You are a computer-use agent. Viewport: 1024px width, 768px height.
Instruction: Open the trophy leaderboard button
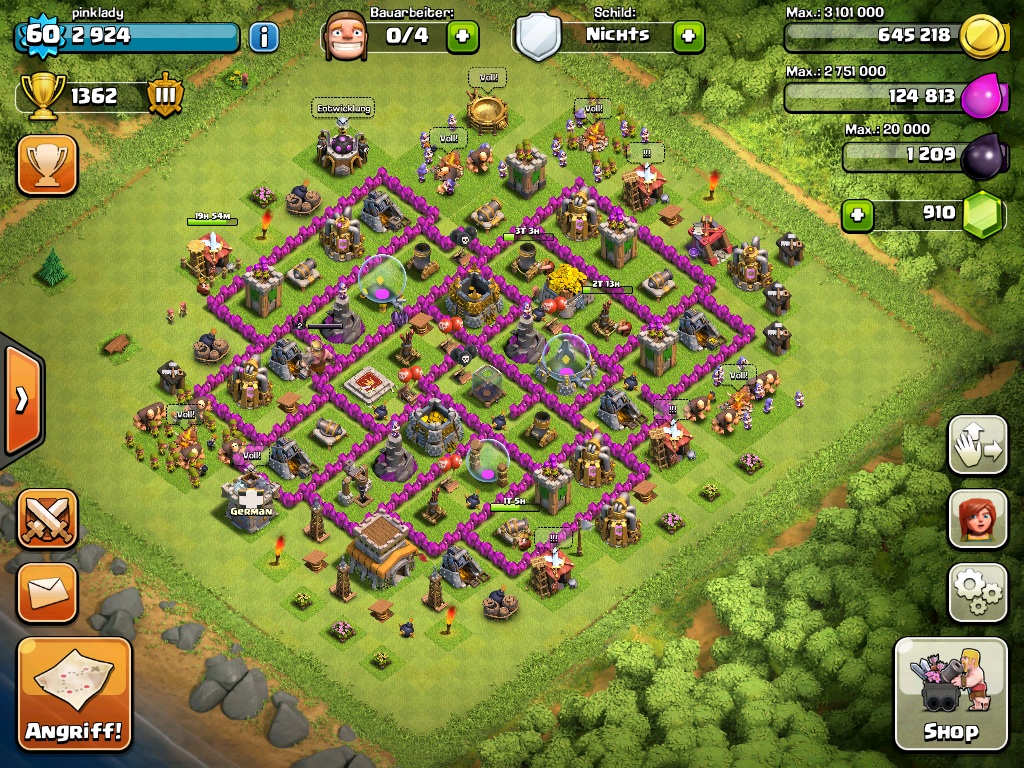[x=47, y=165]
